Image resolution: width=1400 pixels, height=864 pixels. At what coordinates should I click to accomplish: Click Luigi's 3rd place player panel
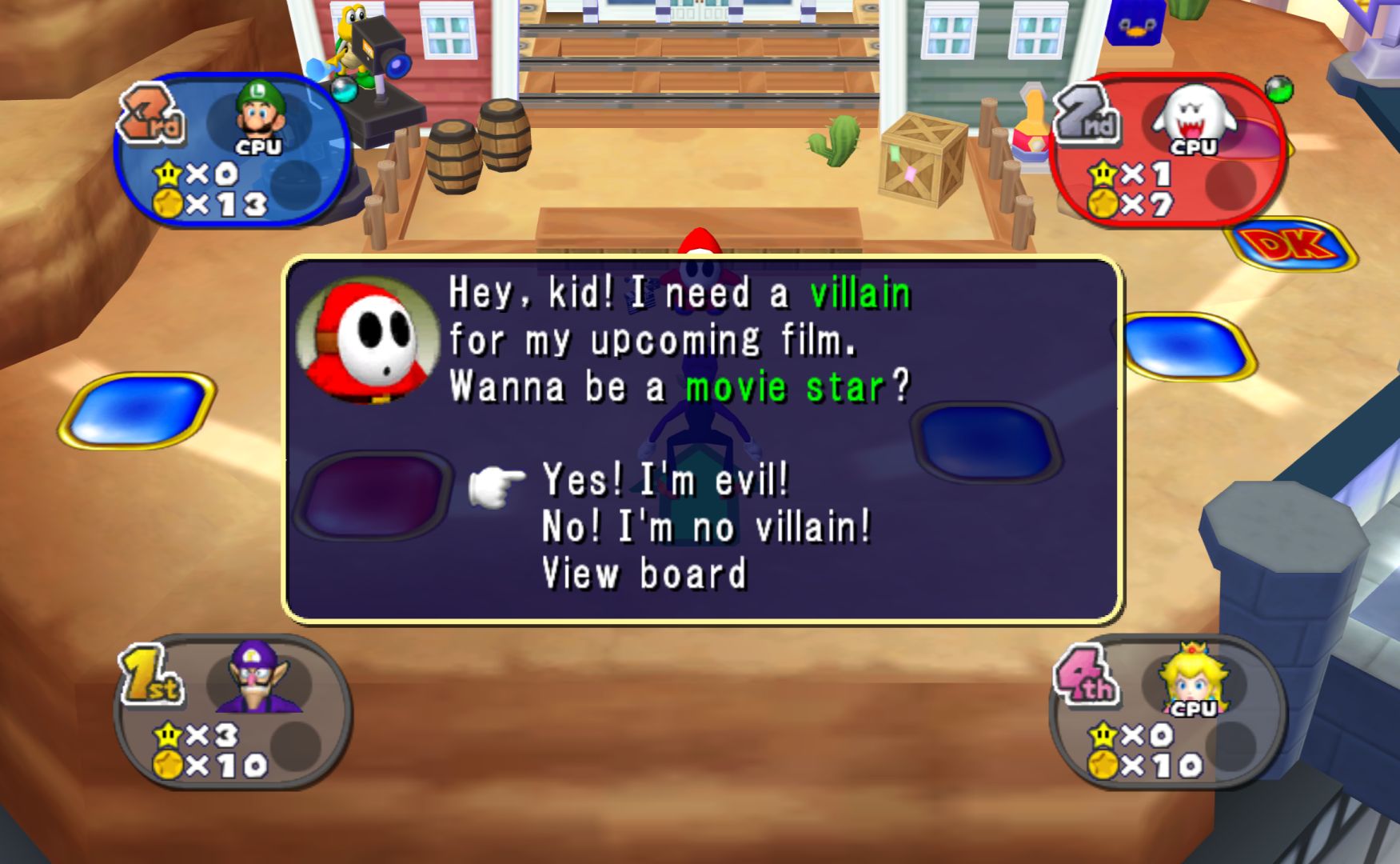point(232,150)
